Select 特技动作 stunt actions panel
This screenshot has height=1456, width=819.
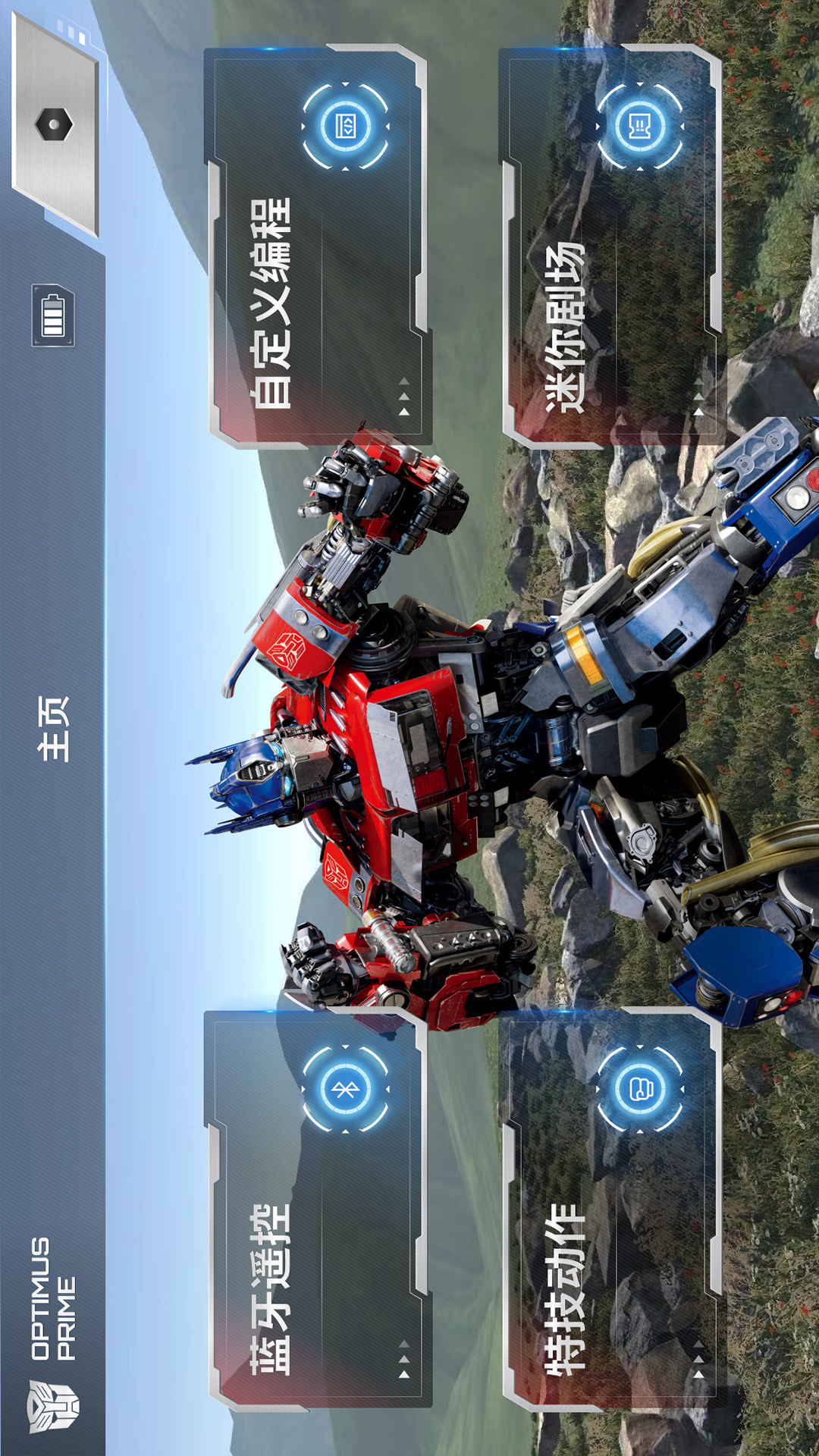click(x=610, y=1210)
